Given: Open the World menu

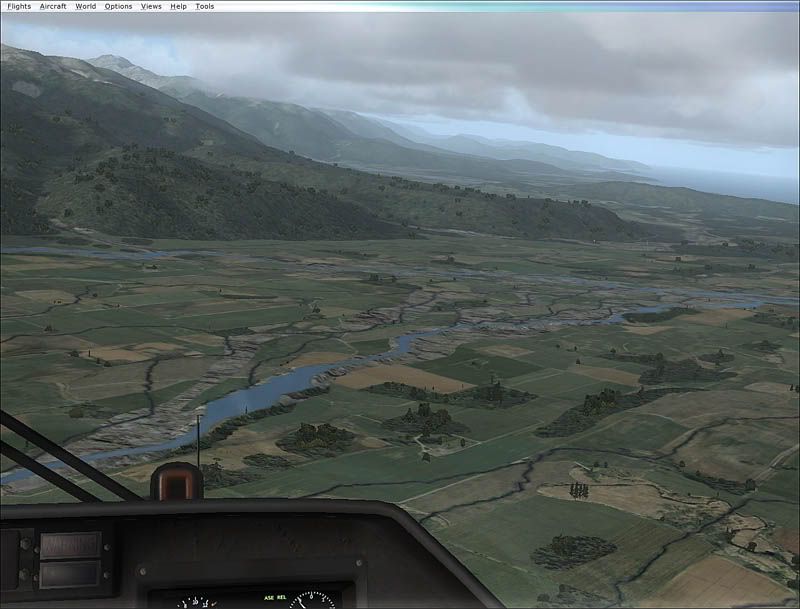Looking at the screenshot, I should [86, 6].
